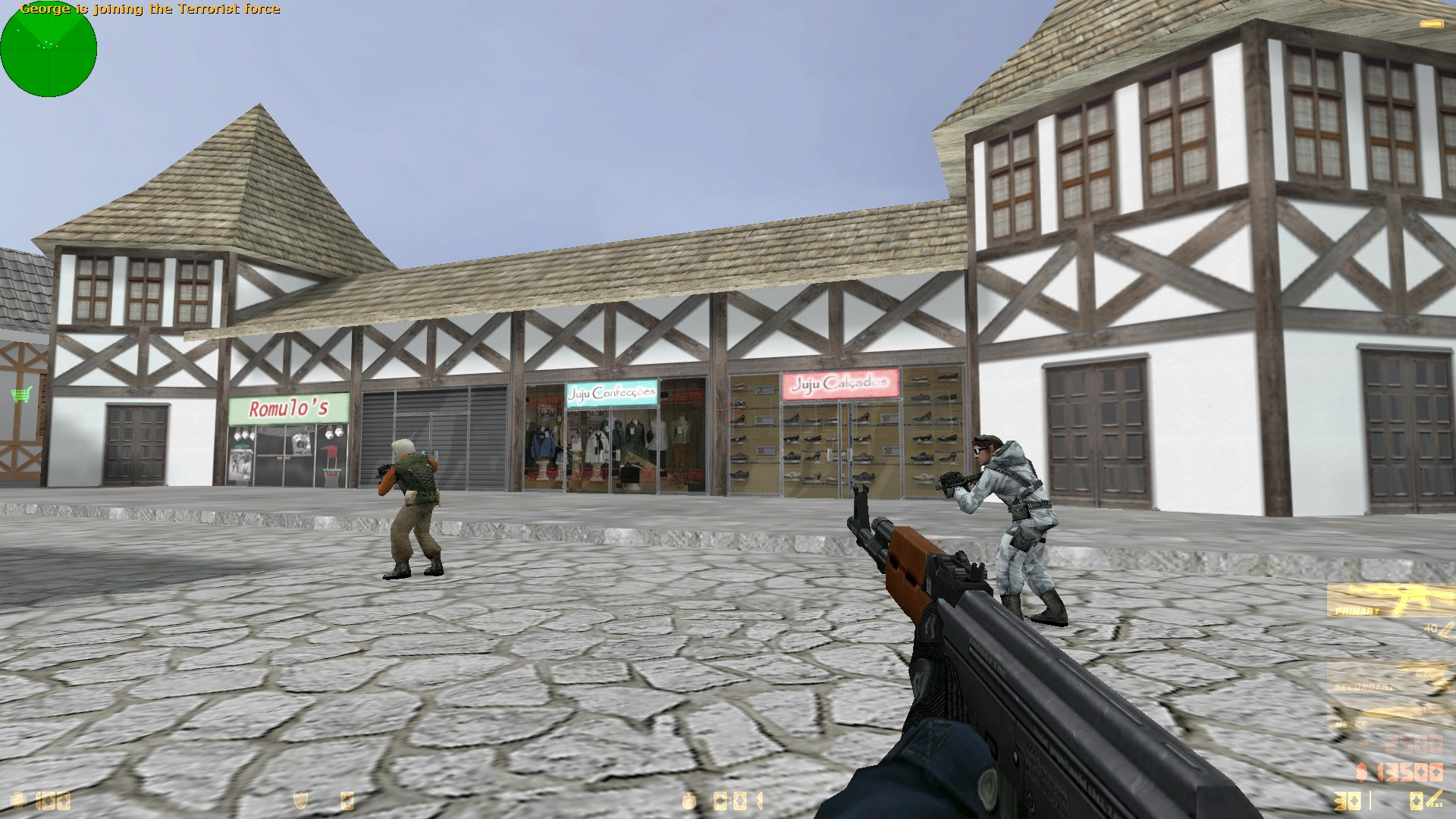Toggle the radar minimap in the top-left
Viewport: 1456px width, 819px height.
[49, 49]
